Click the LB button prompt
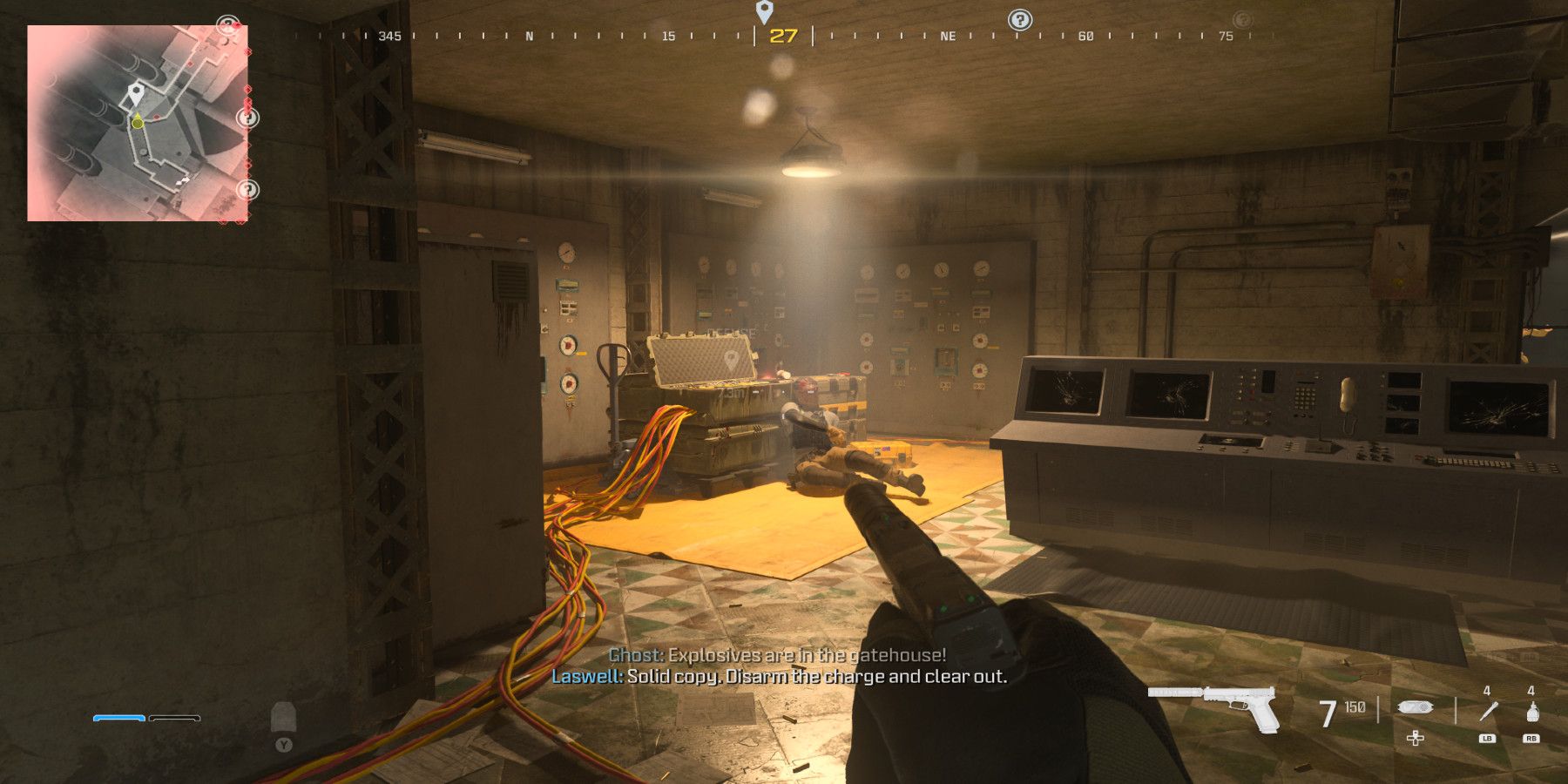The height and width of the screenshot is (784, 1568). 1487,739
